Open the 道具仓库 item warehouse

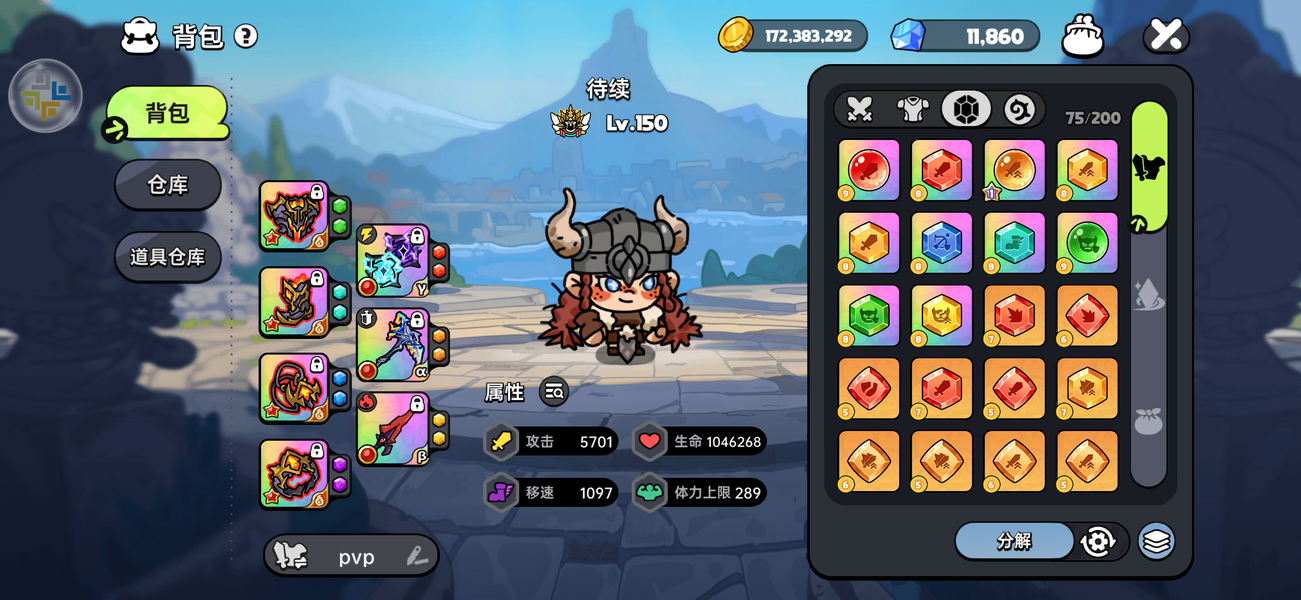pyautogui.click(x=168, y=257)
